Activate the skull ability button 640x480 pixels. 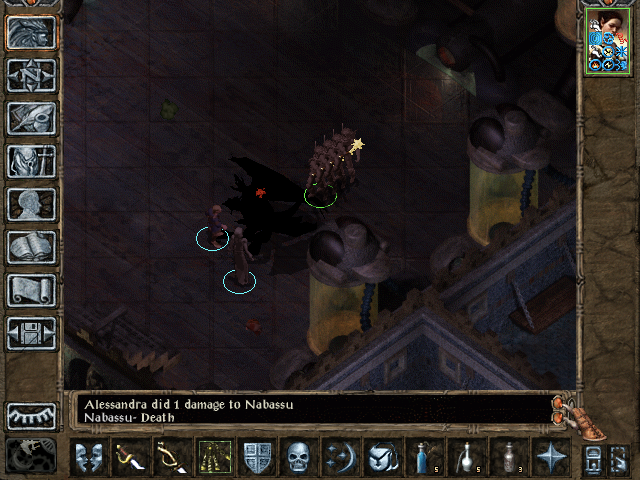(x=299, y=457)
